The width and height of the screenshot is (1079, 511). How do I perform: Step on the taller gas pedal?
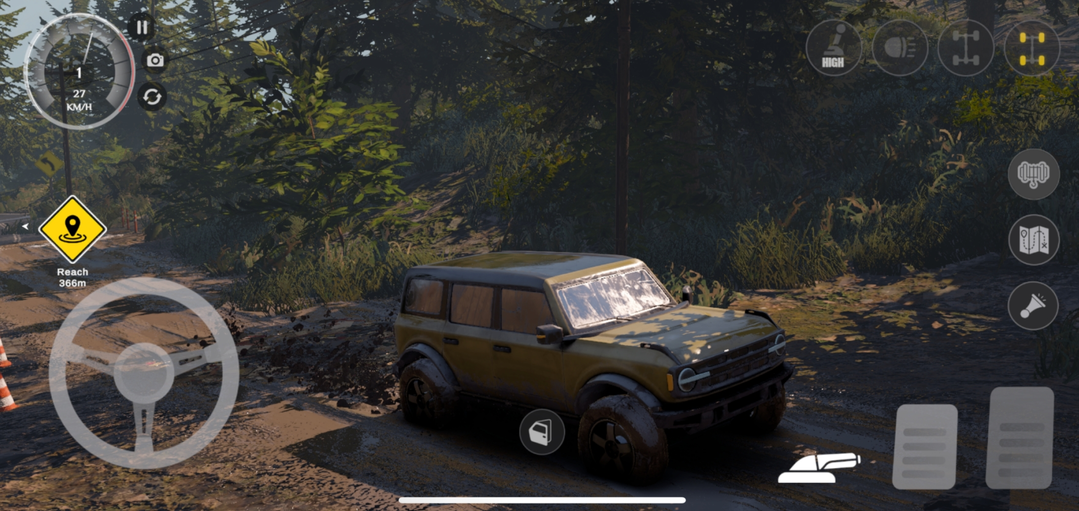point(1020,437)
